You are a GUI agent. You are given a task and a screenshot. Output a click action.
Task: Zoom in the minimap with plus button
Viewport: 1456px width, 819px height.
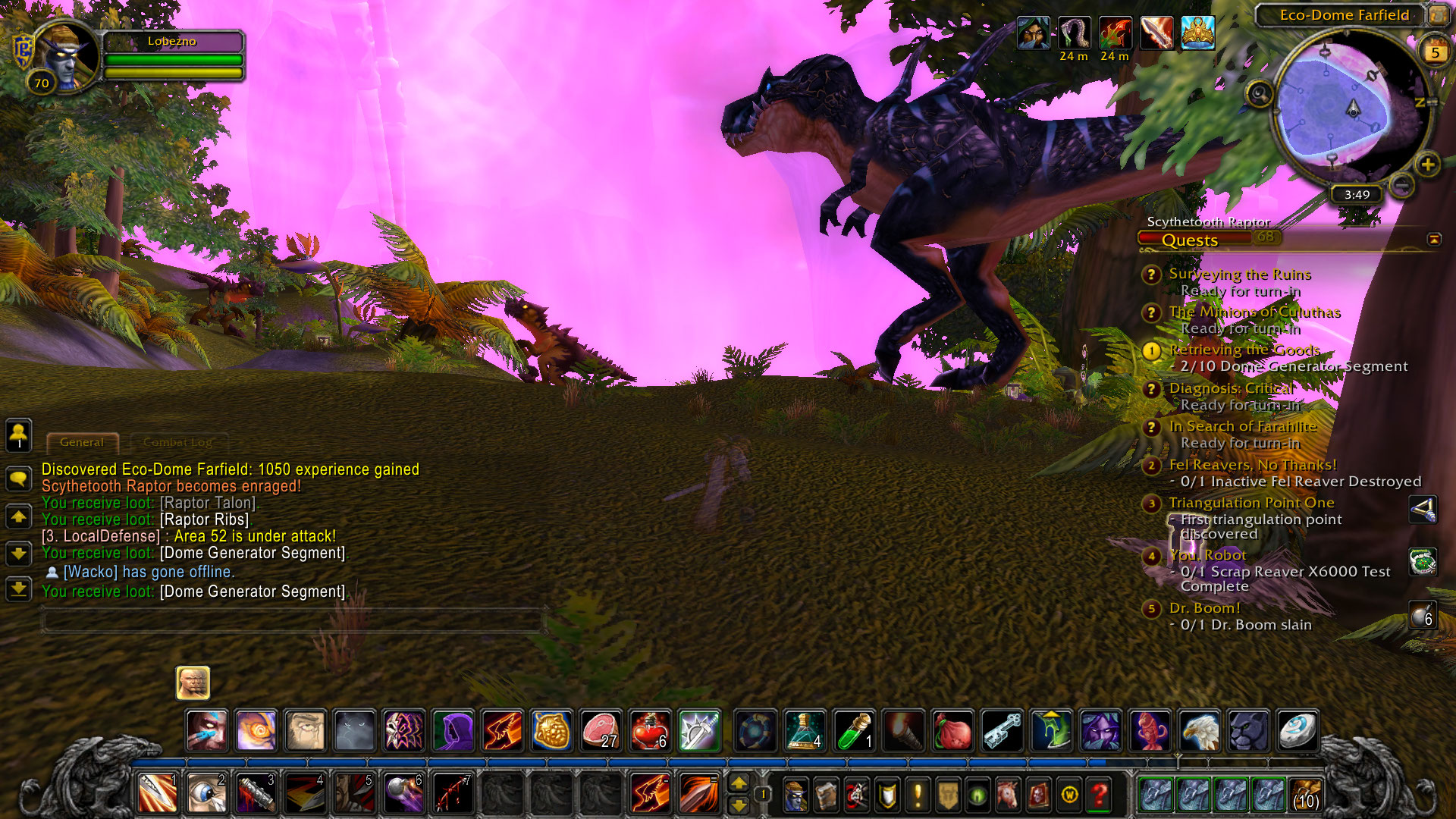coord(1428,165)
